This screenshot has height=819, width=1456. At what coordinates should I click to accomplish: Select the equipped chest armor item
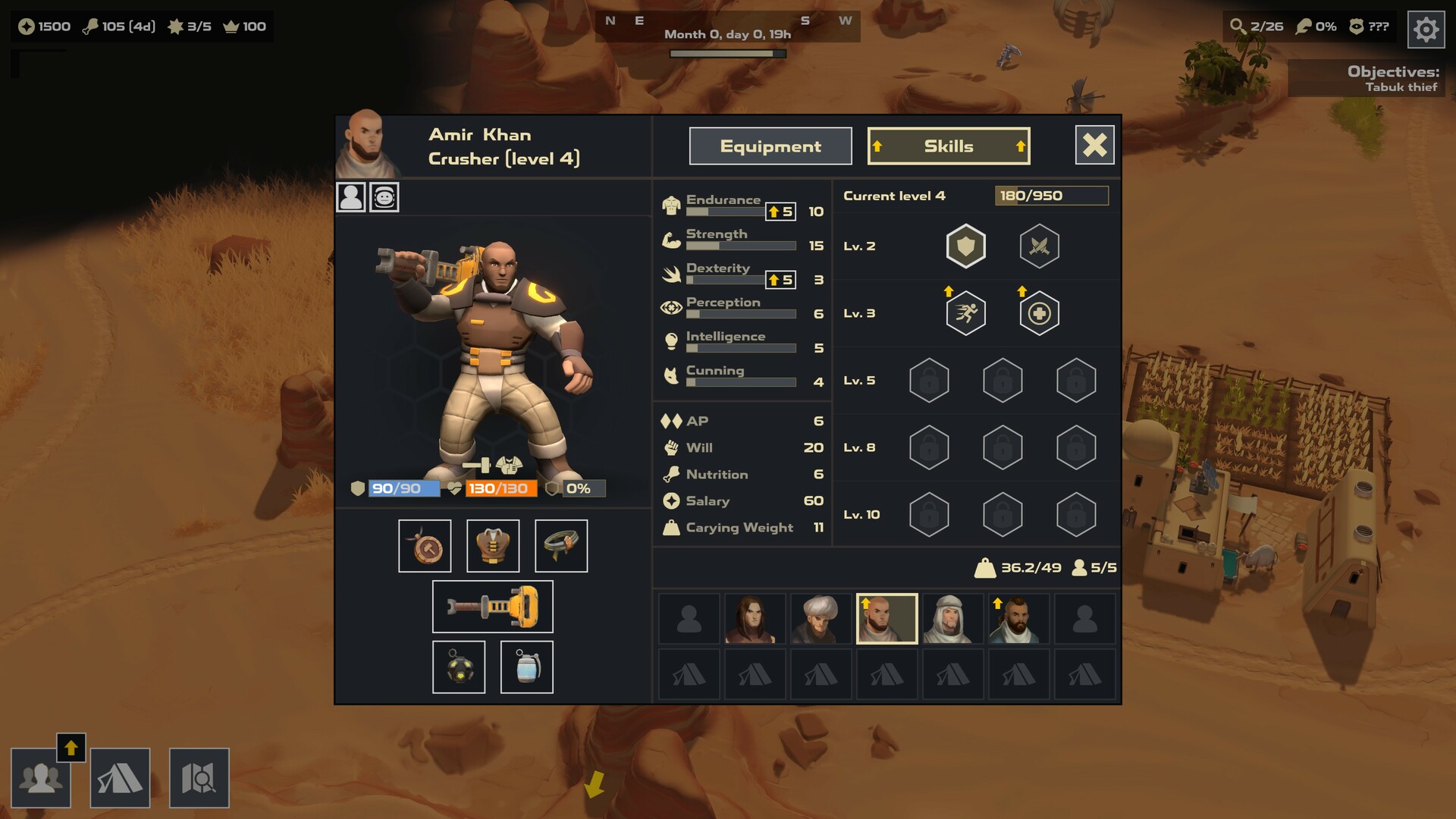point(493,545)
